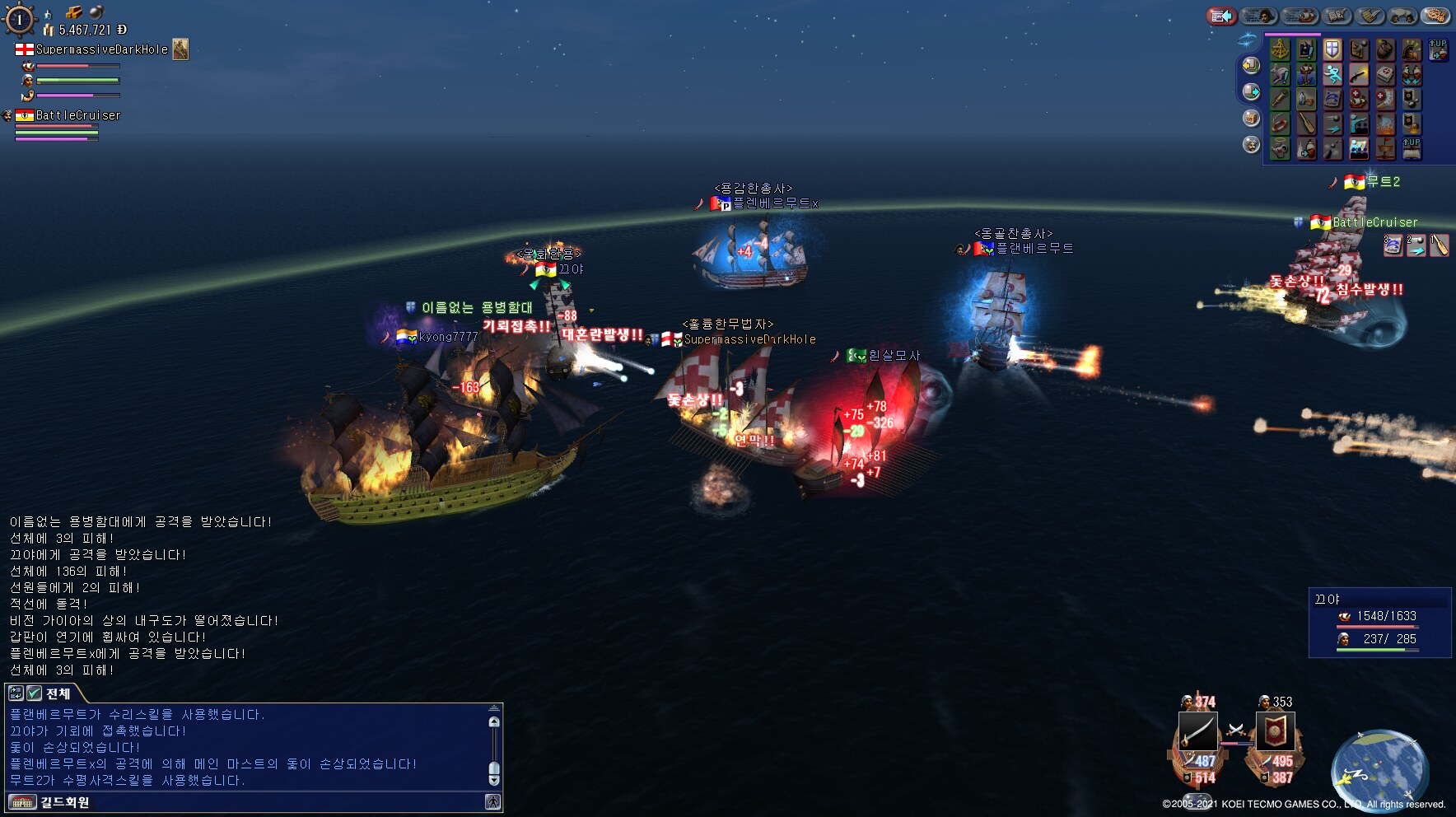Open the 길드회원 guild chat channel selector

pos(64,802)
